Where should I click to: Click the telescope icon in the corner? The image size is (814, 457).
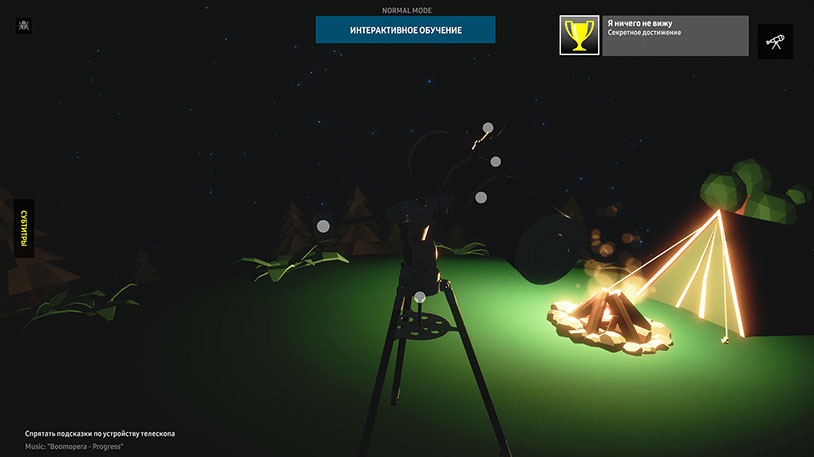pos(775,41)
